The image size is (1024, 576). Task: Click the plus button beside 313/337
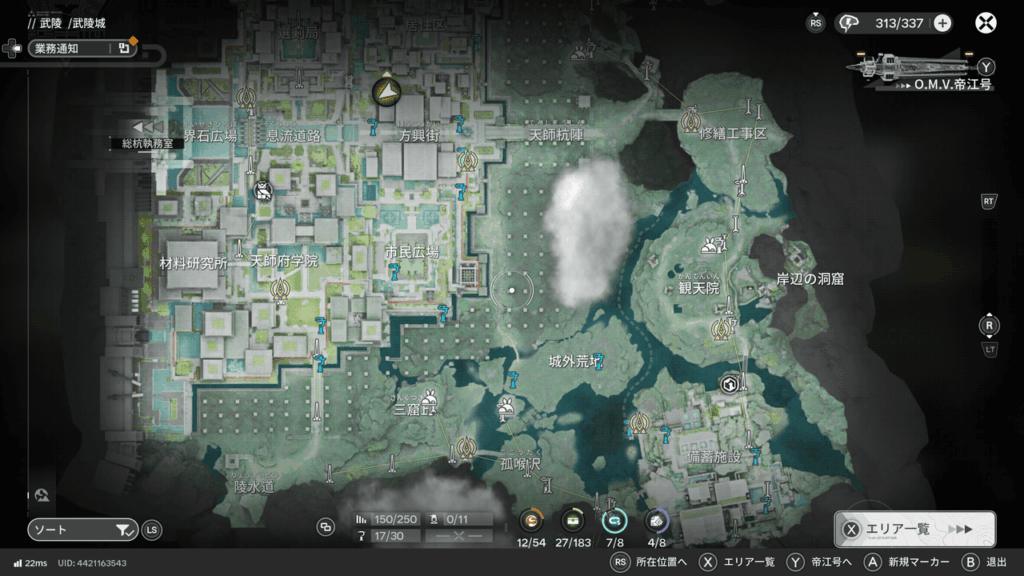[x=942, y=23]
